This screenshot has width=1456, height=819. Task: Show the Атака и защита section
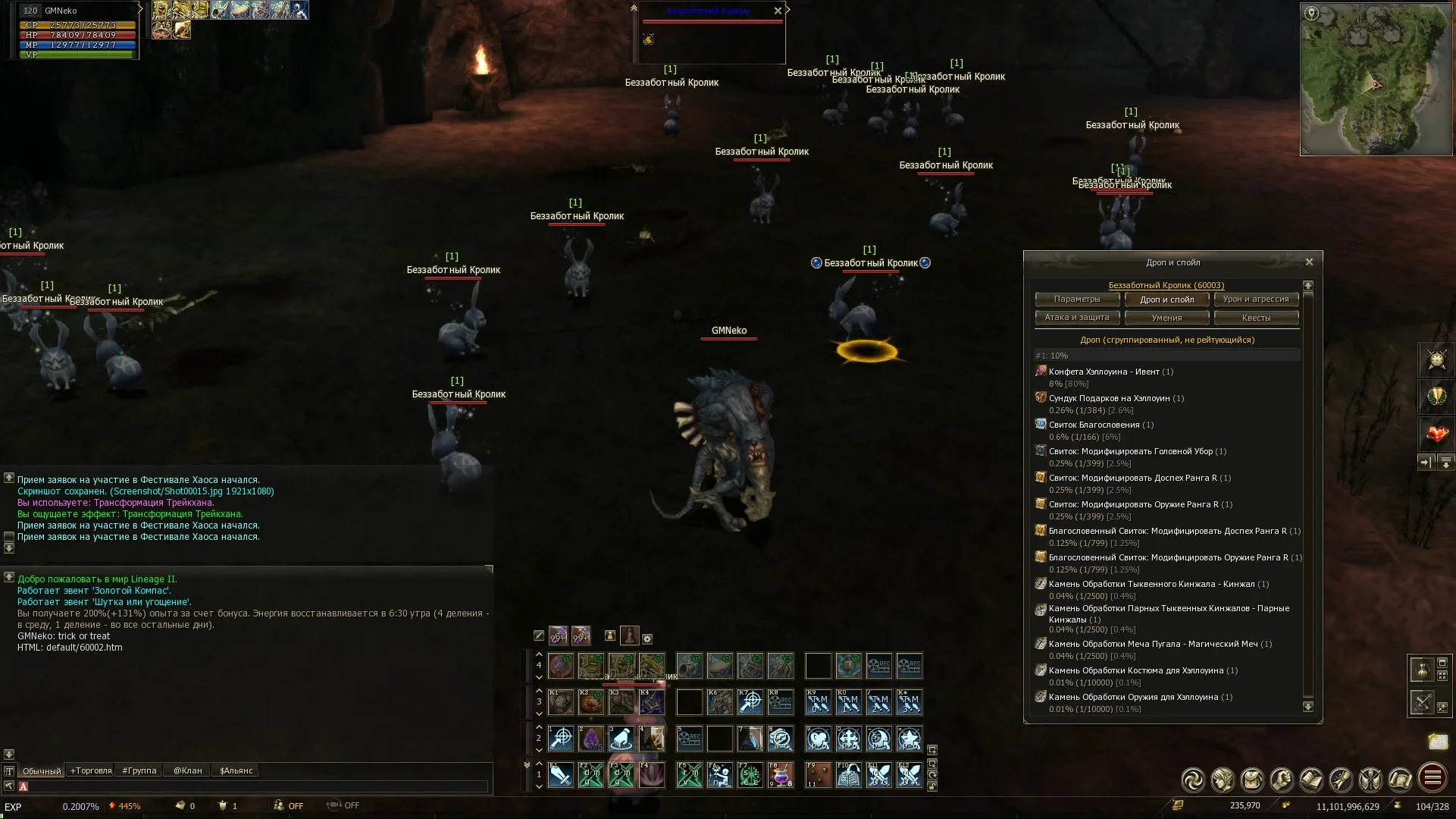tap(1076, 318)
